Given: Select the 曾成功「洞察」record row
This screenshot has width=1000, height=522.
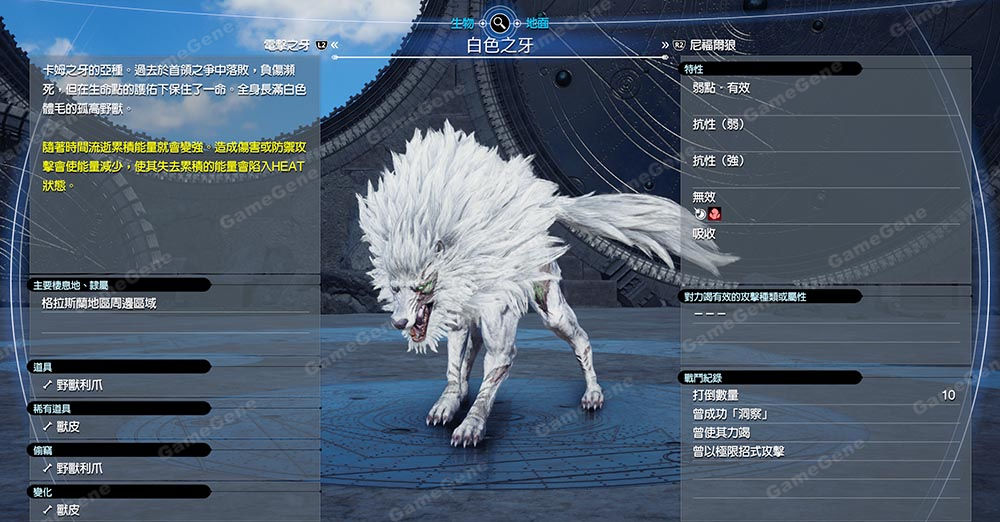Looking at the screenshot, I should click(x=820, y=414).
